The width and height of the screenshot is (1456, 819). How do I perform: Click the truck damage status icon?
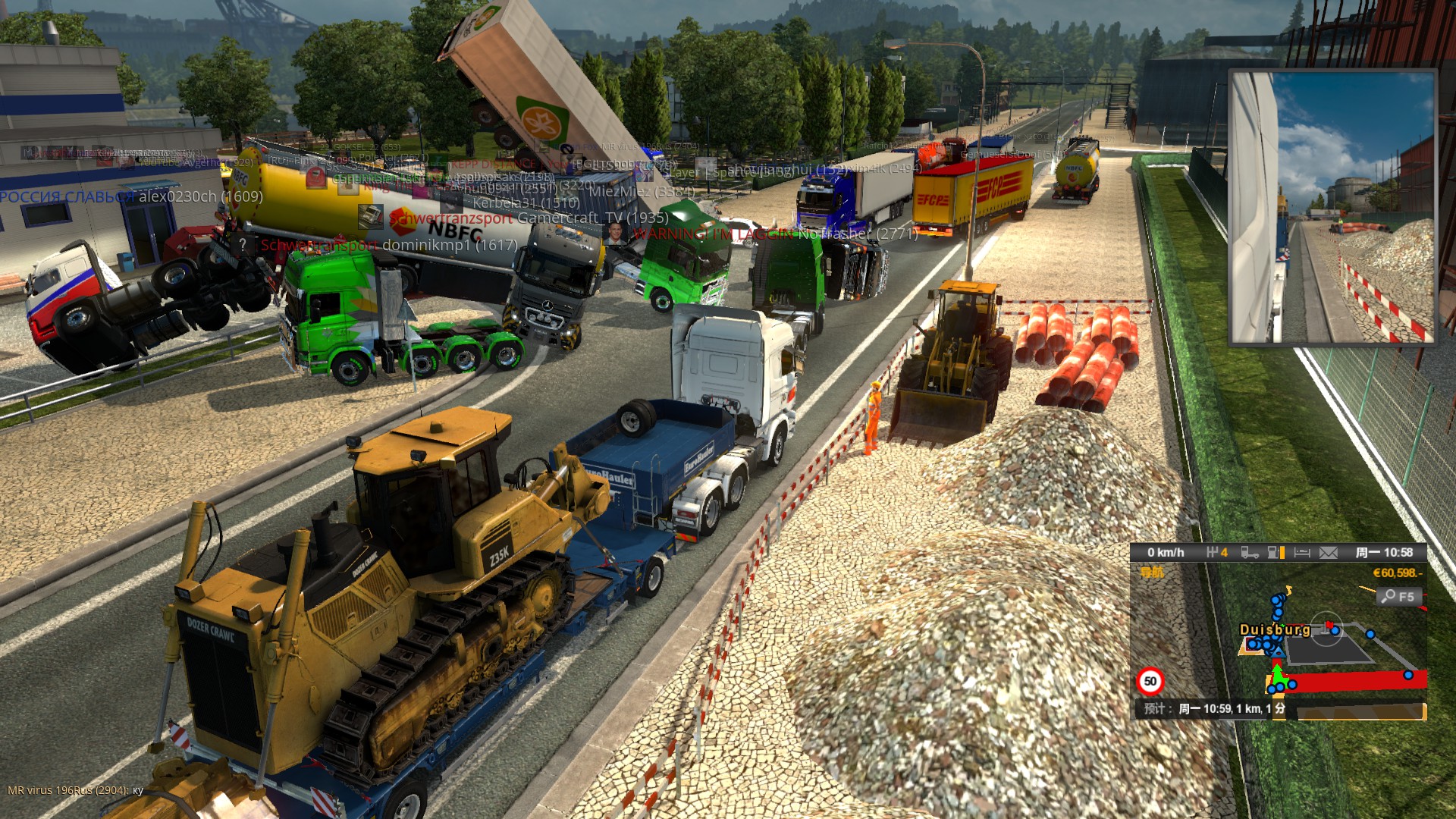pos(1249,553)
